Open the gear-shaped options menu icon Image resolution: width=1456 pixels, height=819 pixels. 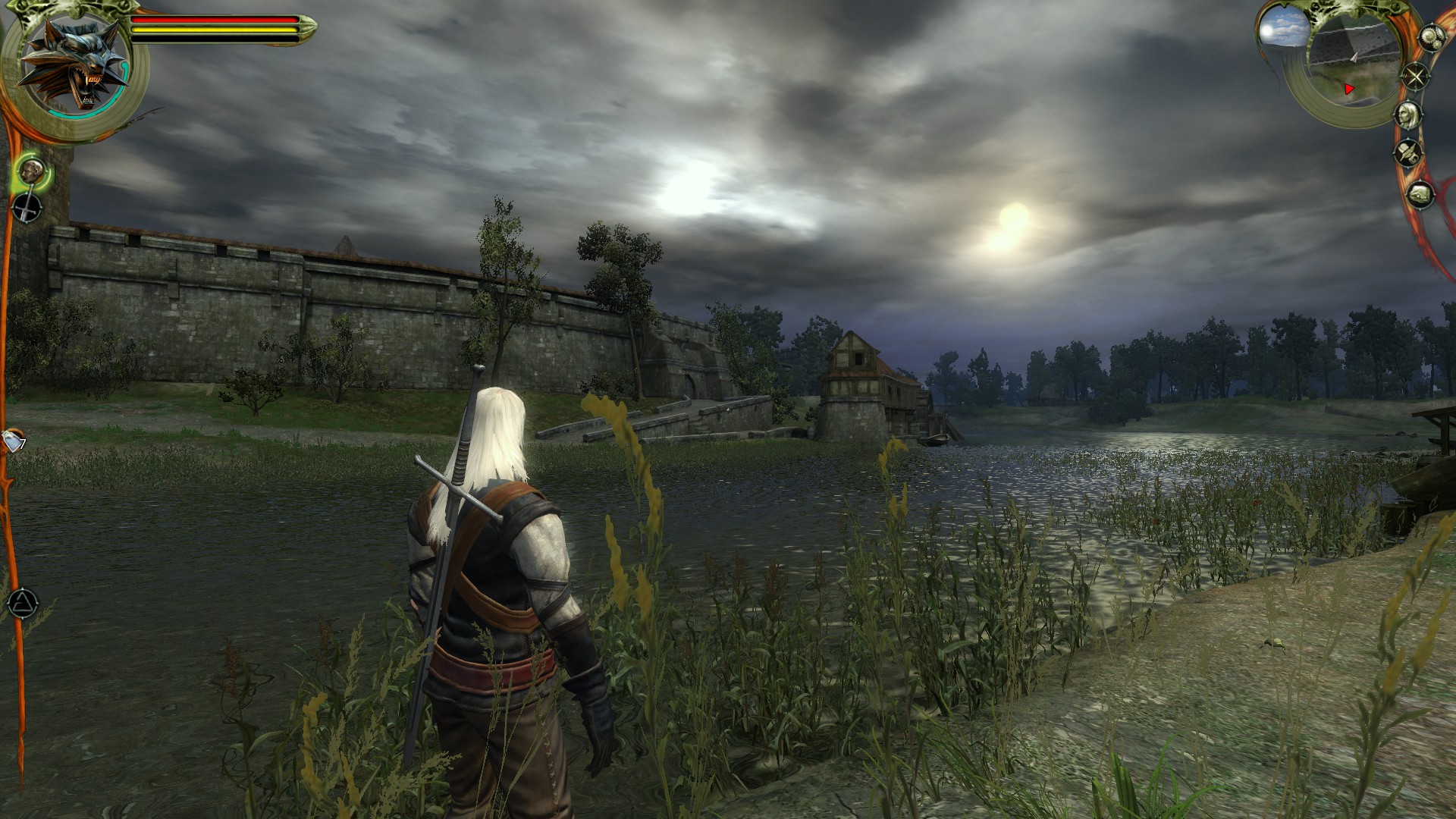pyautogui.click(x=1431, y=39)
